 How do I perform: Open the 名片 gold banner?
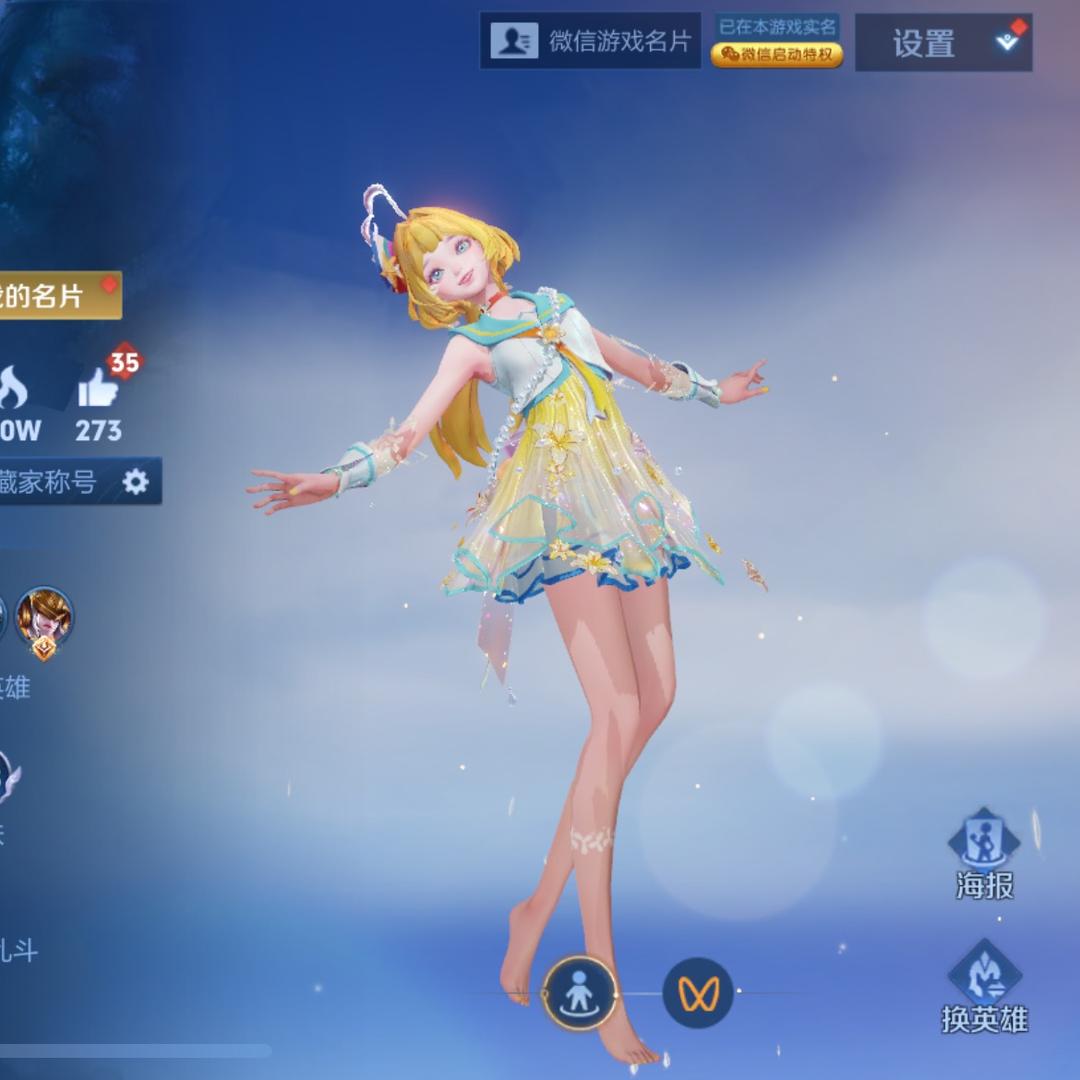coord(56,296)
